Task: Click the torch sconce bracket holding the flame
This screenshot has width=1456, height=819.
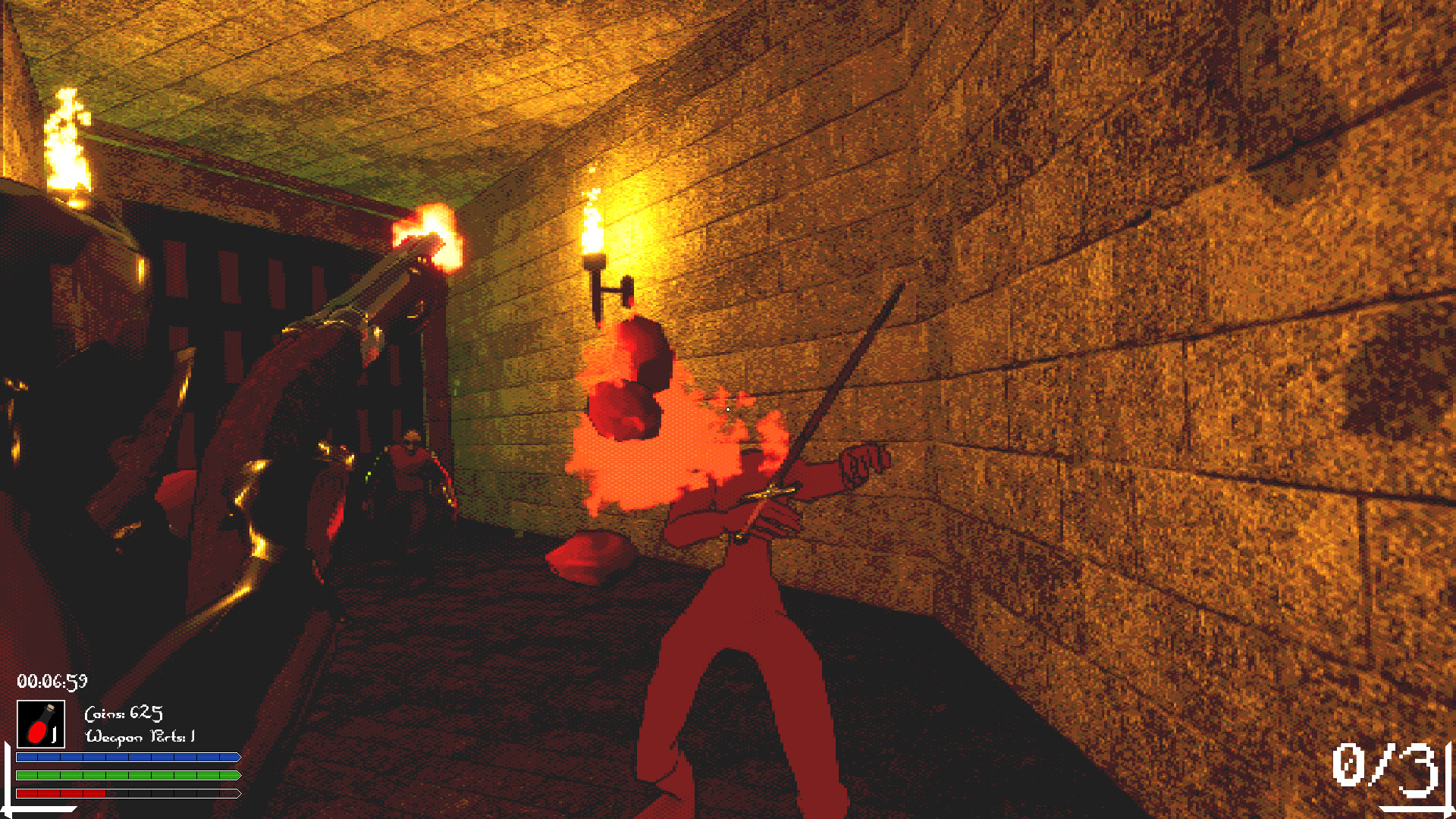Action: pyautogui.click(x=611, y=290)
